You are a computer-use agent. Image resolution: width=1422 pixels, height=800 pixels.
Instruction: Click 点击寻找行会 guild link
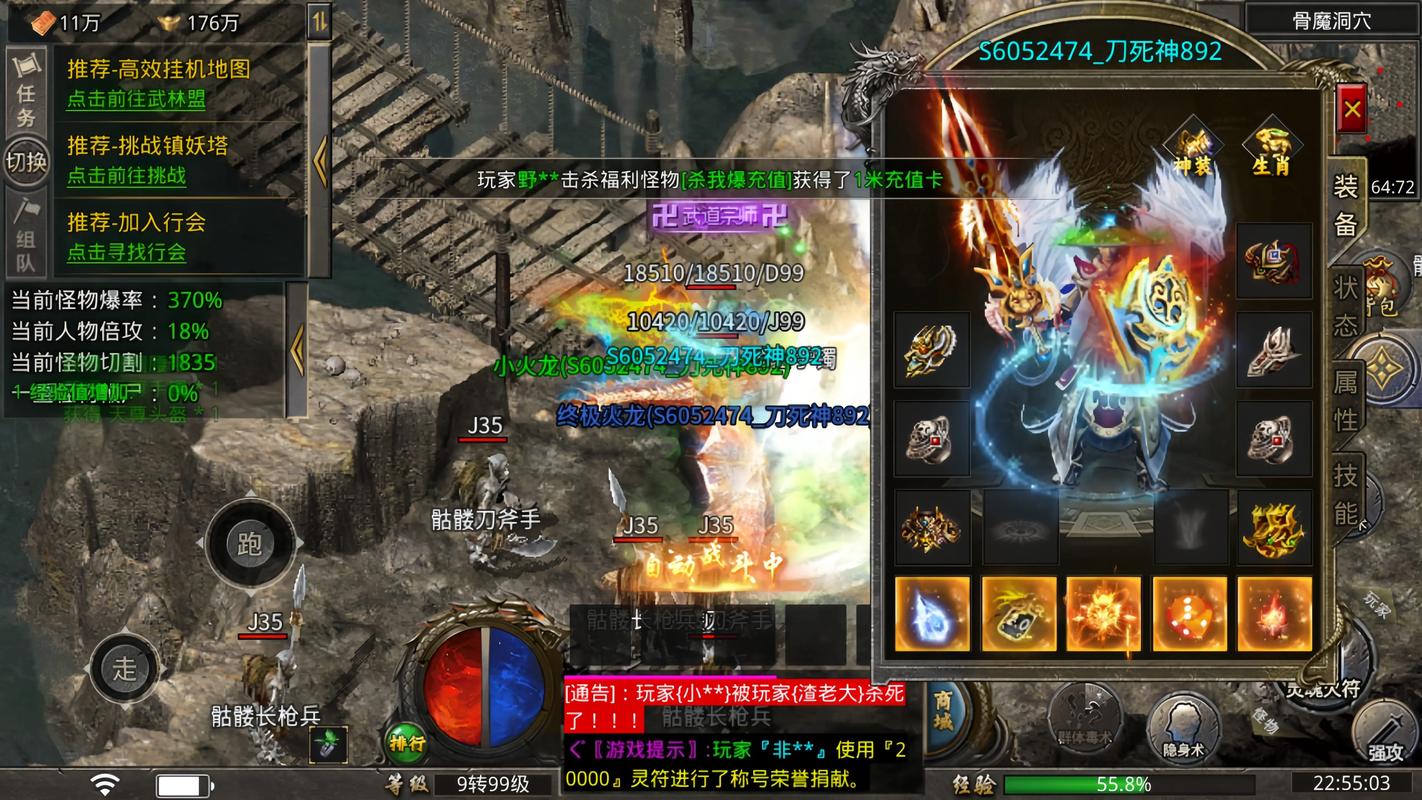(126, 252)
